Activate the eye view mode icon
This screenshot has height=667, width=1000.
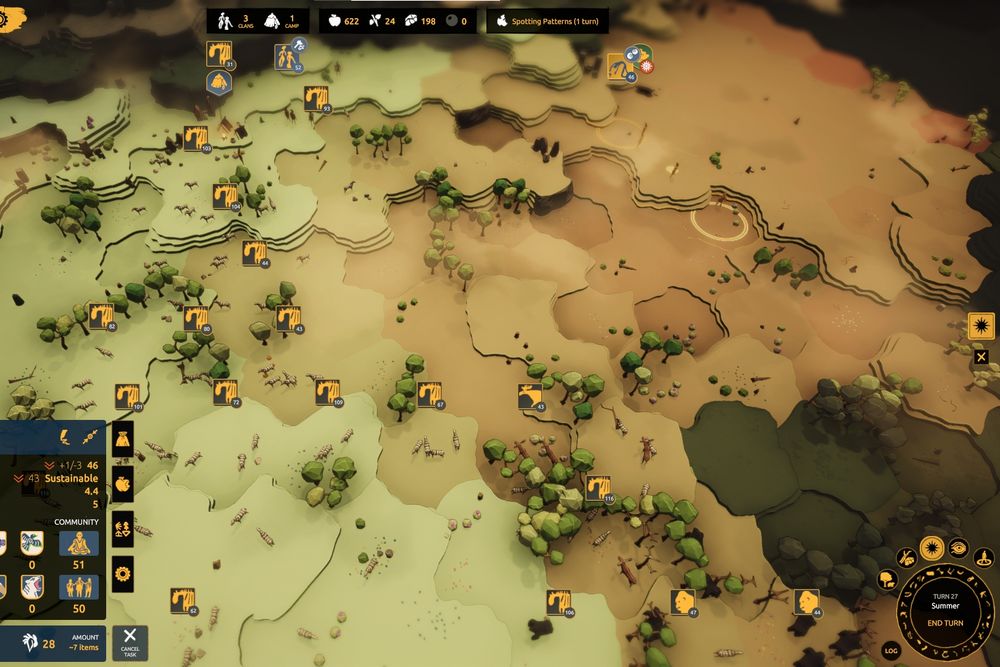click(958, 546)
